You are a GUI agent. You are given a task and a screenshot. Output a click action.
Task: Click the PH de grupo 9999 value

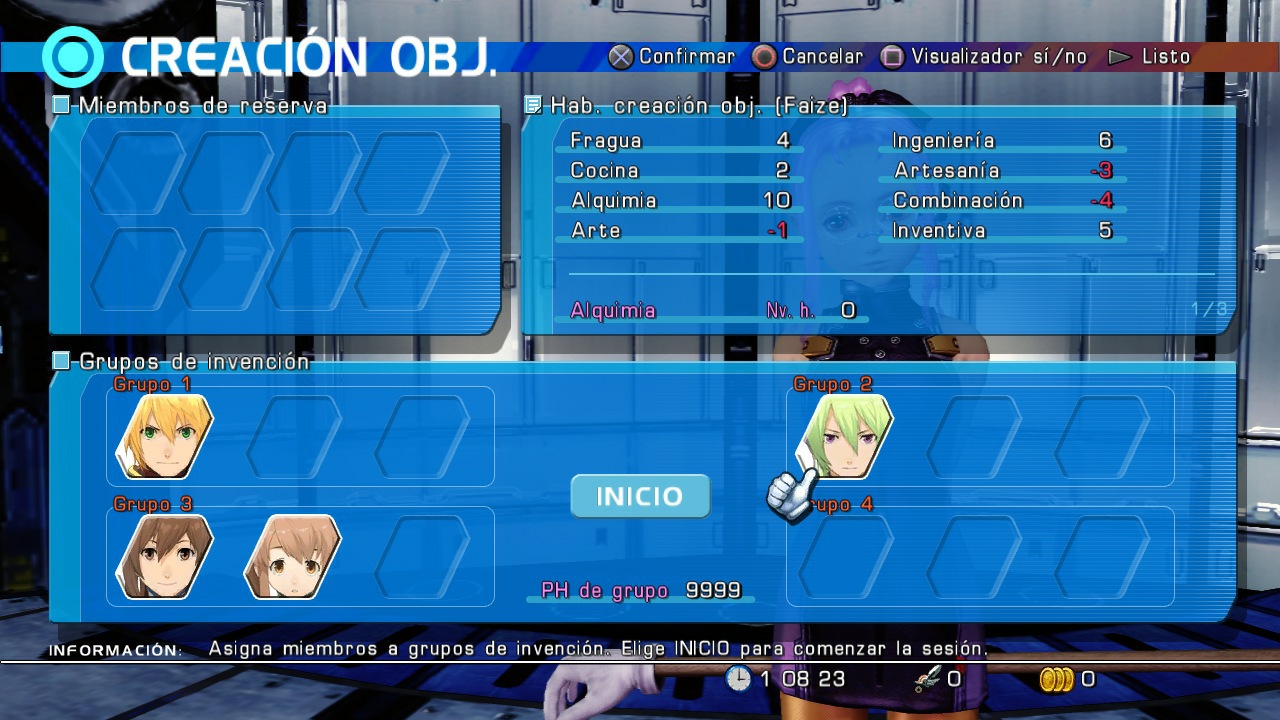(x=714, y=591)
